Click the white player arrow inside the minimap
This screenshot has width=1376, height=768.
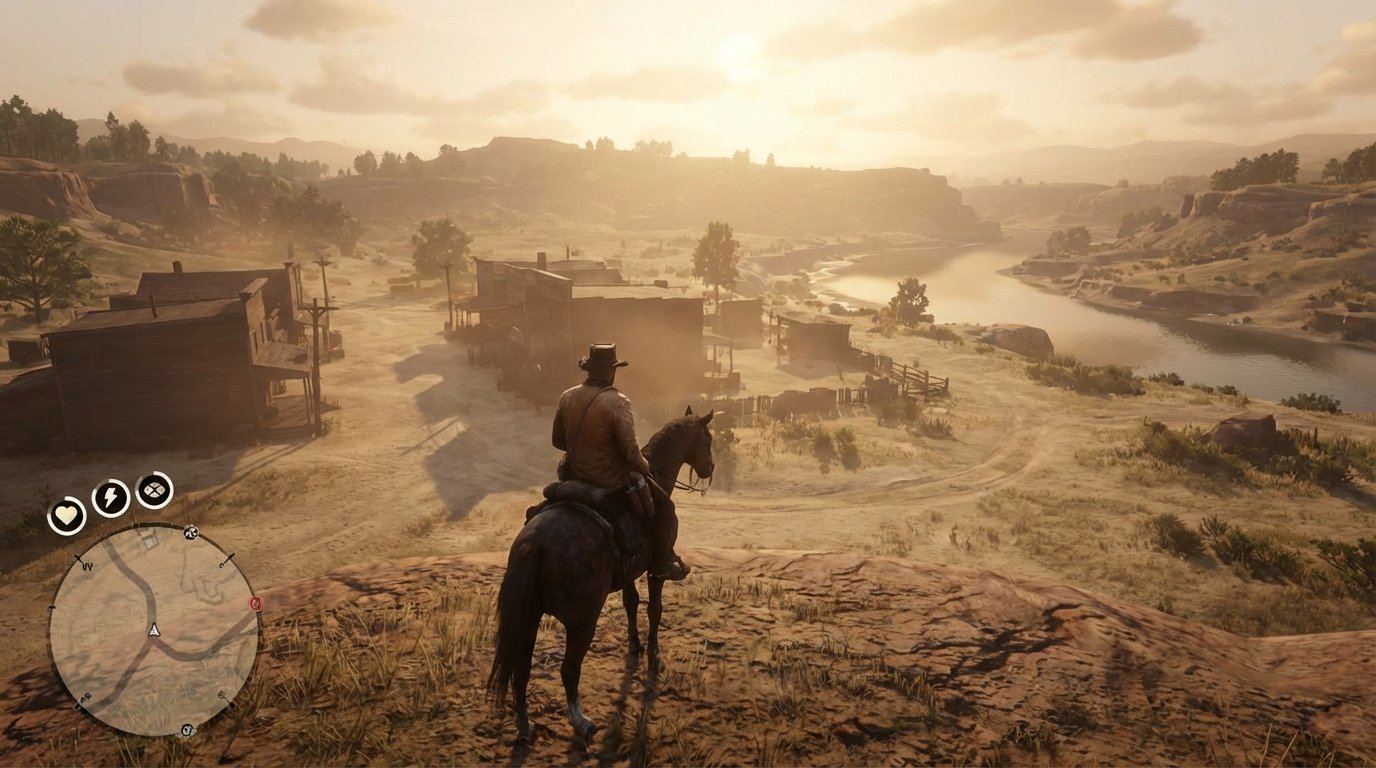pyautogui.click(x=154, y=630)
